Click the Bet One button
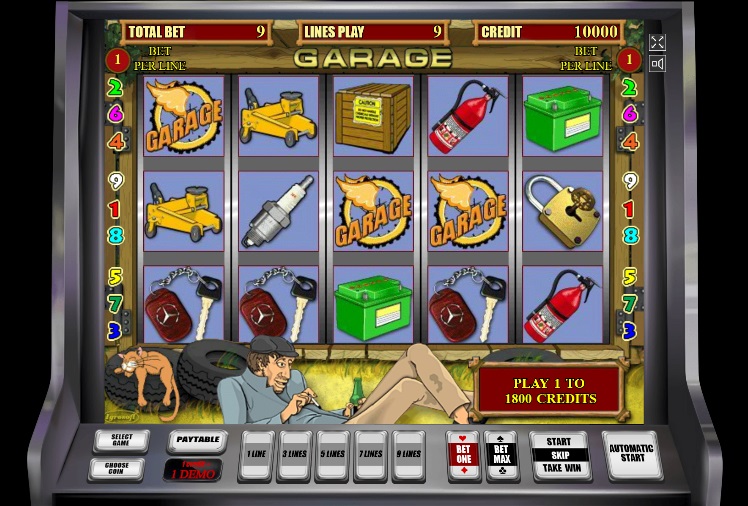This screenshot has height=506, width=748. 463,455
